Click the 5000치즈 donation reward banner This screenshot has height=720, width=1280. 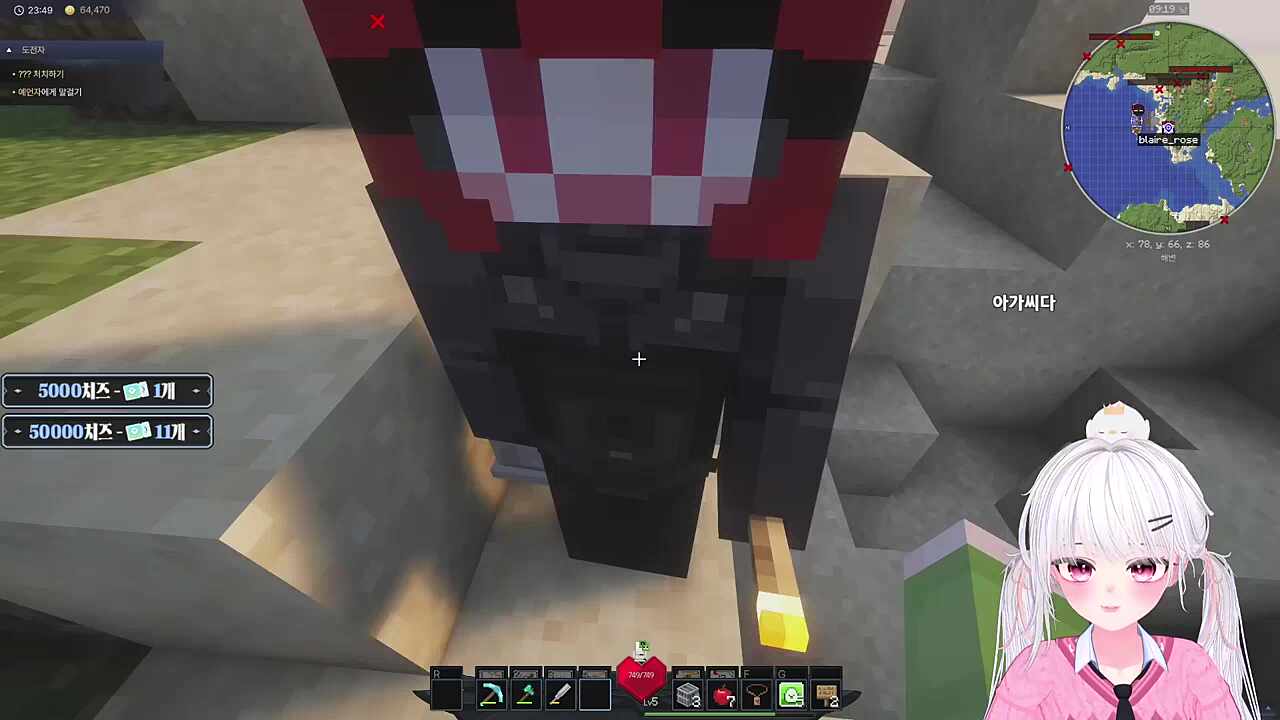tap(107, 391)
